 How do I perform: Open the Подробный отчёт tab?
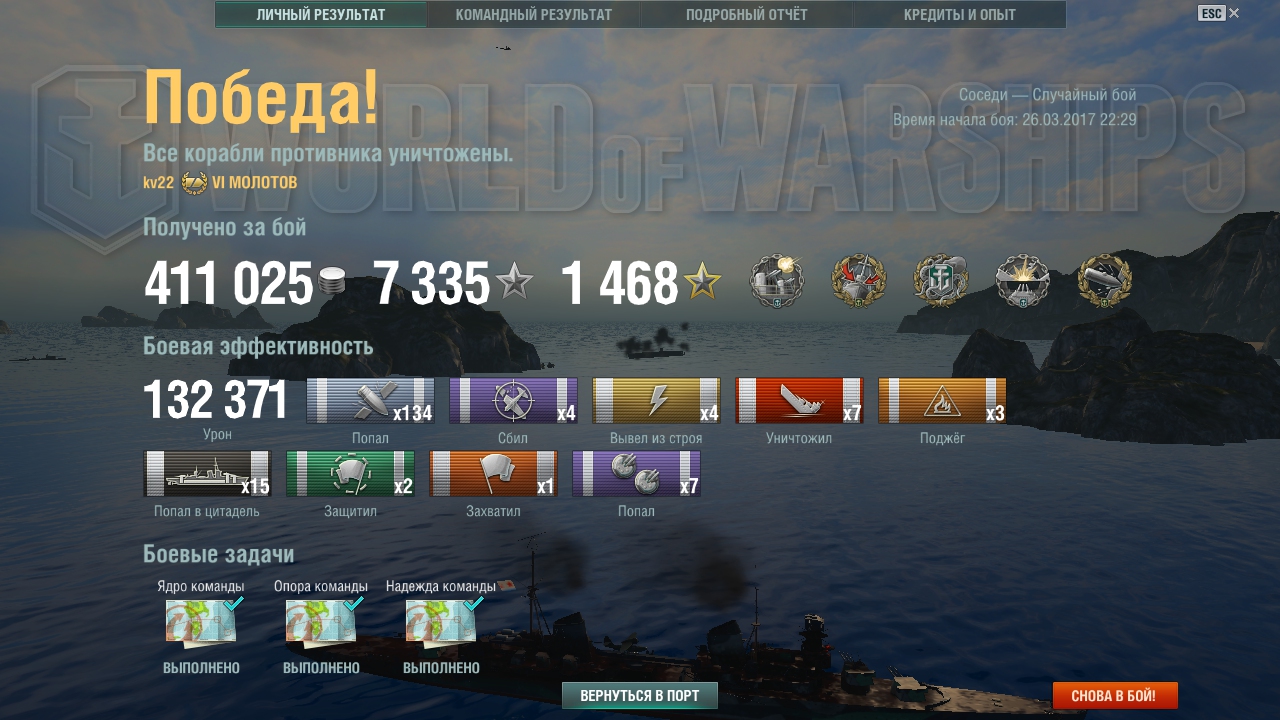pos(746,15)
